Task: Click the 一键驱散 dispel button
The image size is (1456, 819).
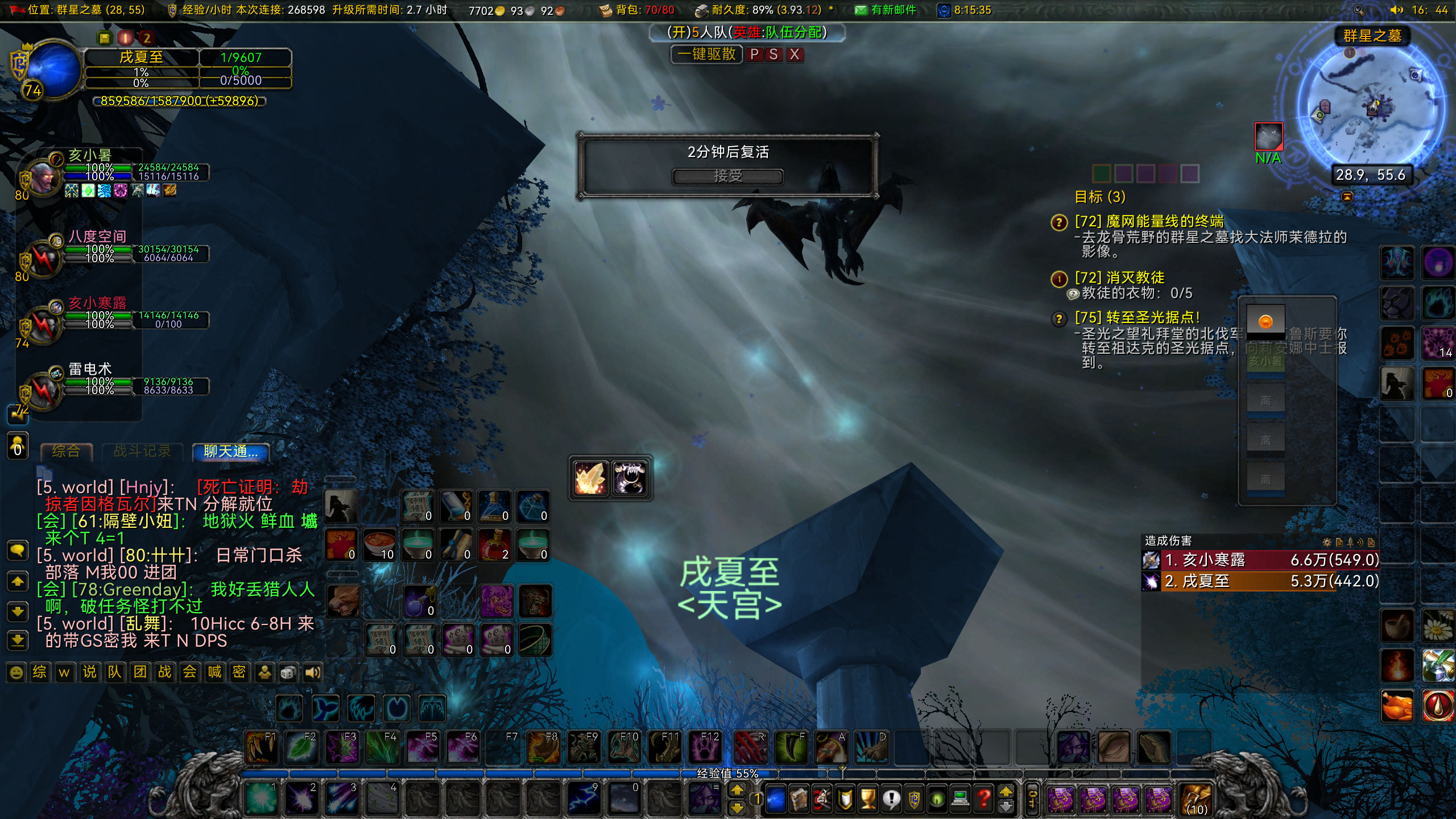Action: point(707,55)
